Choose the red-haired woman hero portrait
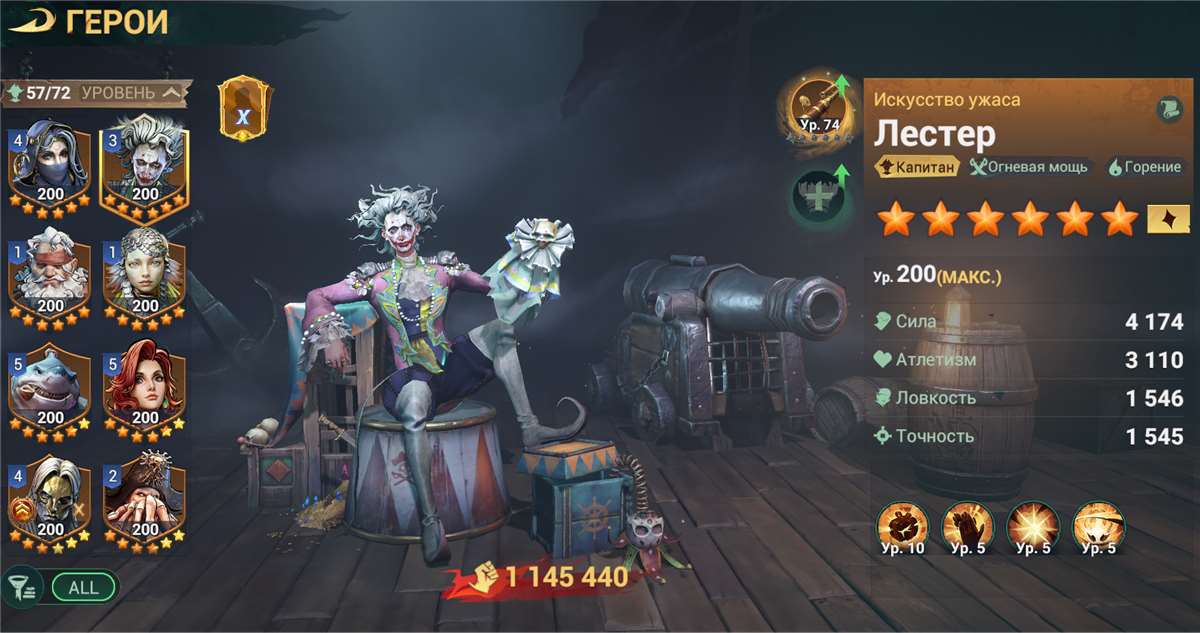The height and width of the screenshot is (633, 1200). tap(145, 386)
